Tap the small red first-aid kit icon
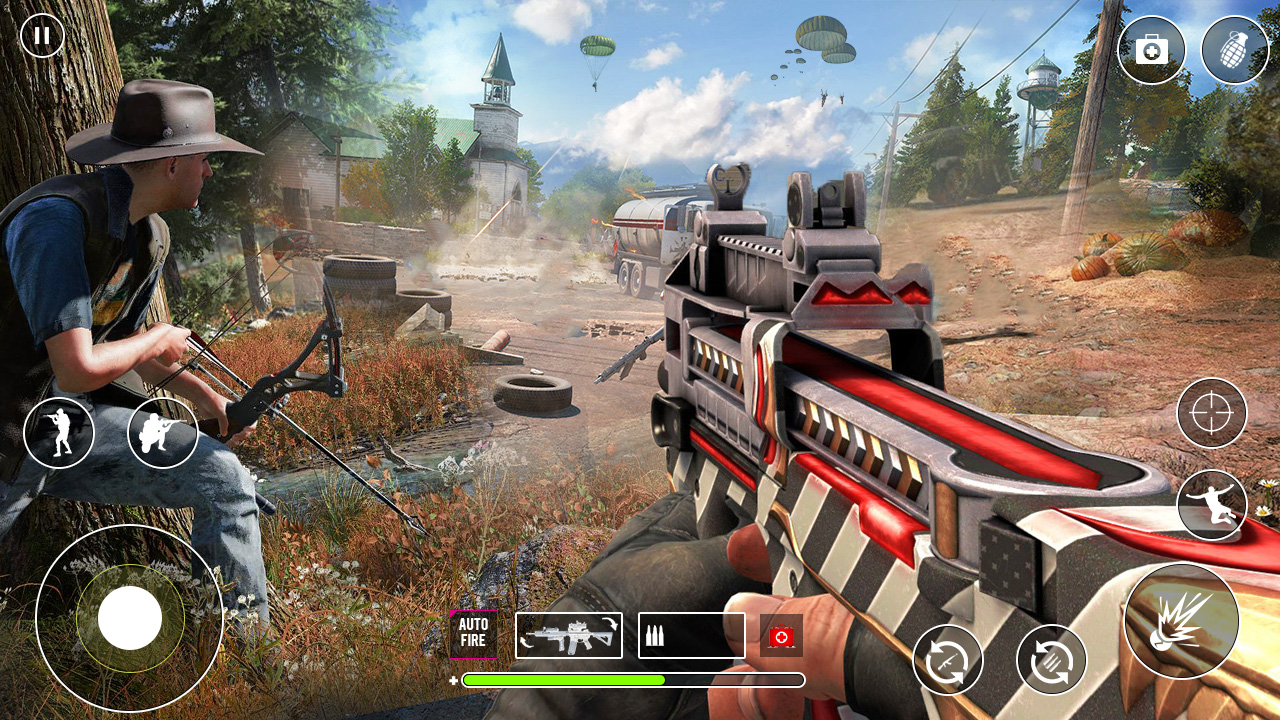 click(781, 636)
